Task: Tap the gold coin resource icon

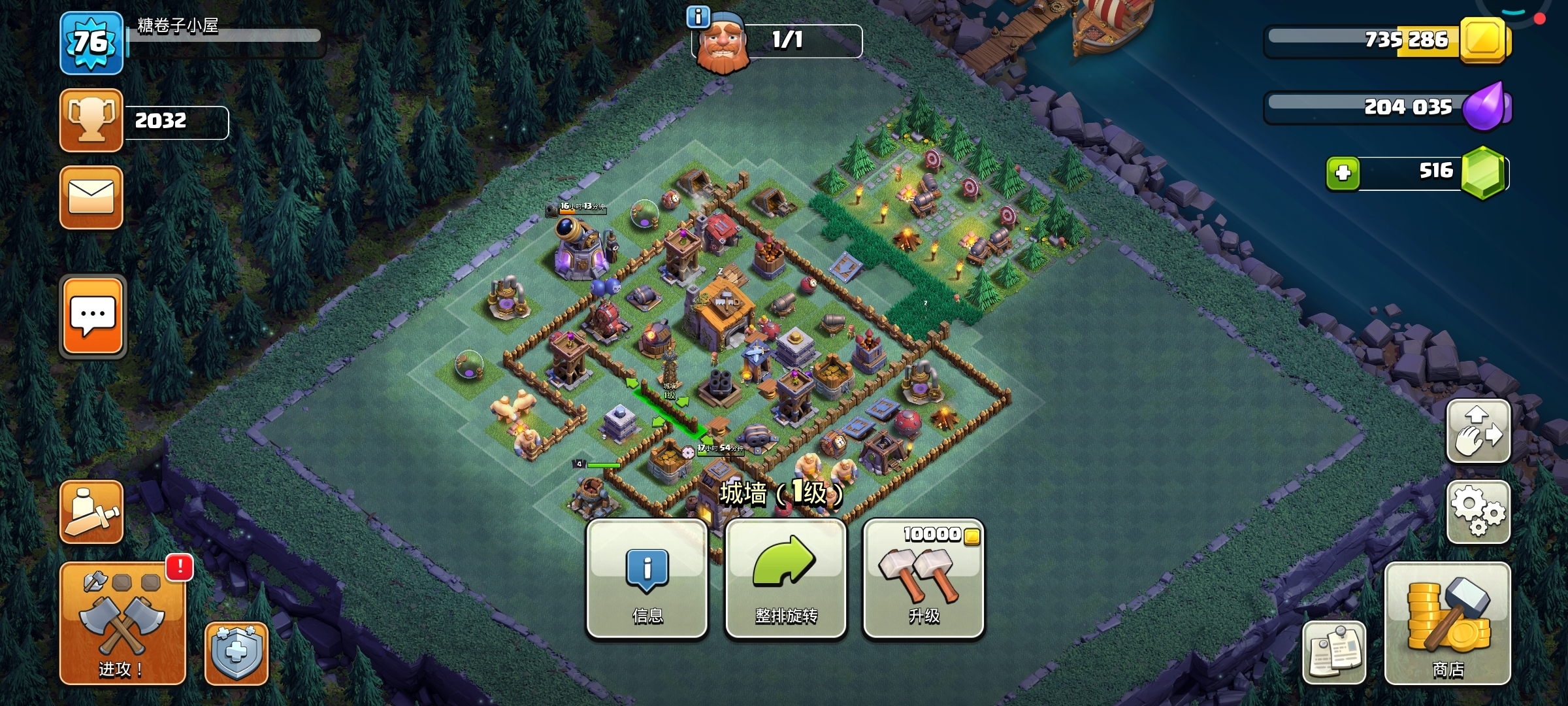Action: pyautogui.click(x=1483, y=41)
